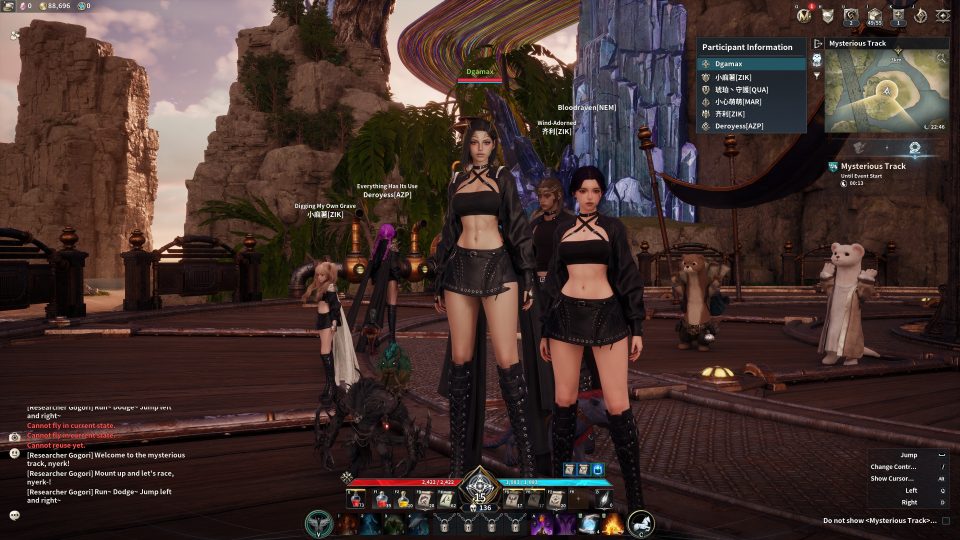Tick the Do not show Mysterious Track checkbox
Screen dimensions: 960x540
(945, 521)
